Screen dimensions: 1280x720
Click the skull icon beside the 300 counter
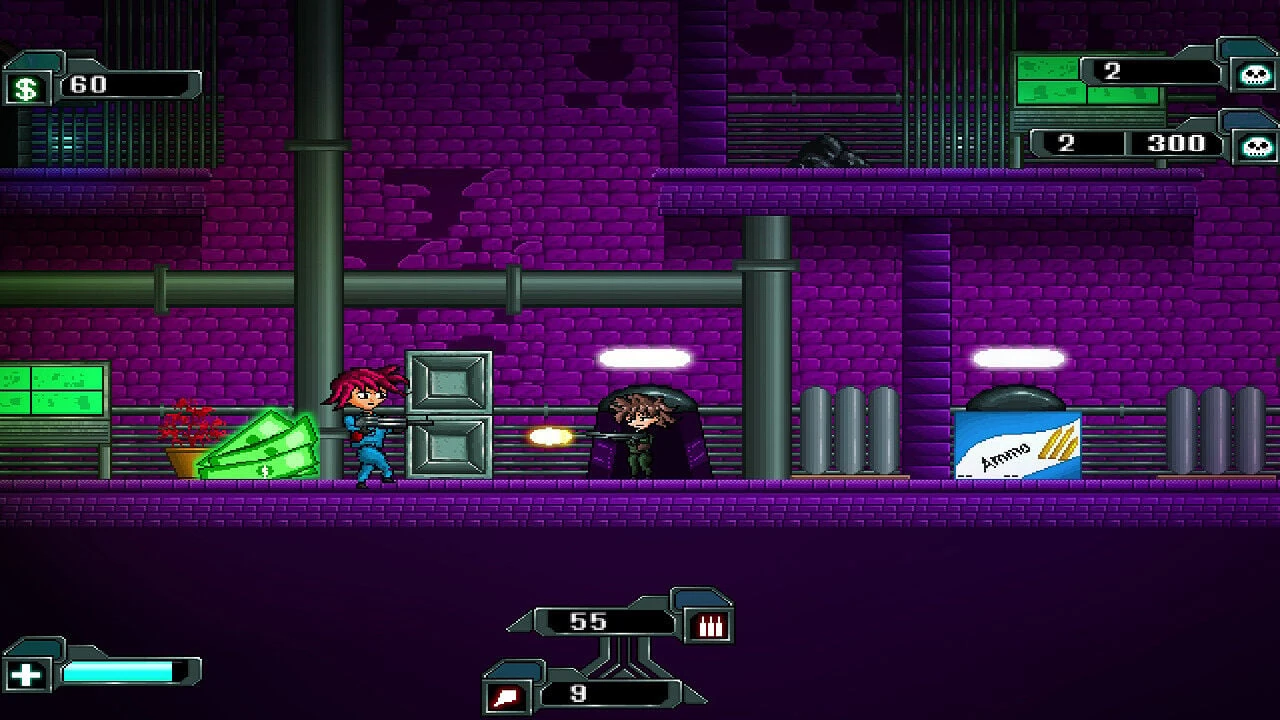click(1256, 147)
